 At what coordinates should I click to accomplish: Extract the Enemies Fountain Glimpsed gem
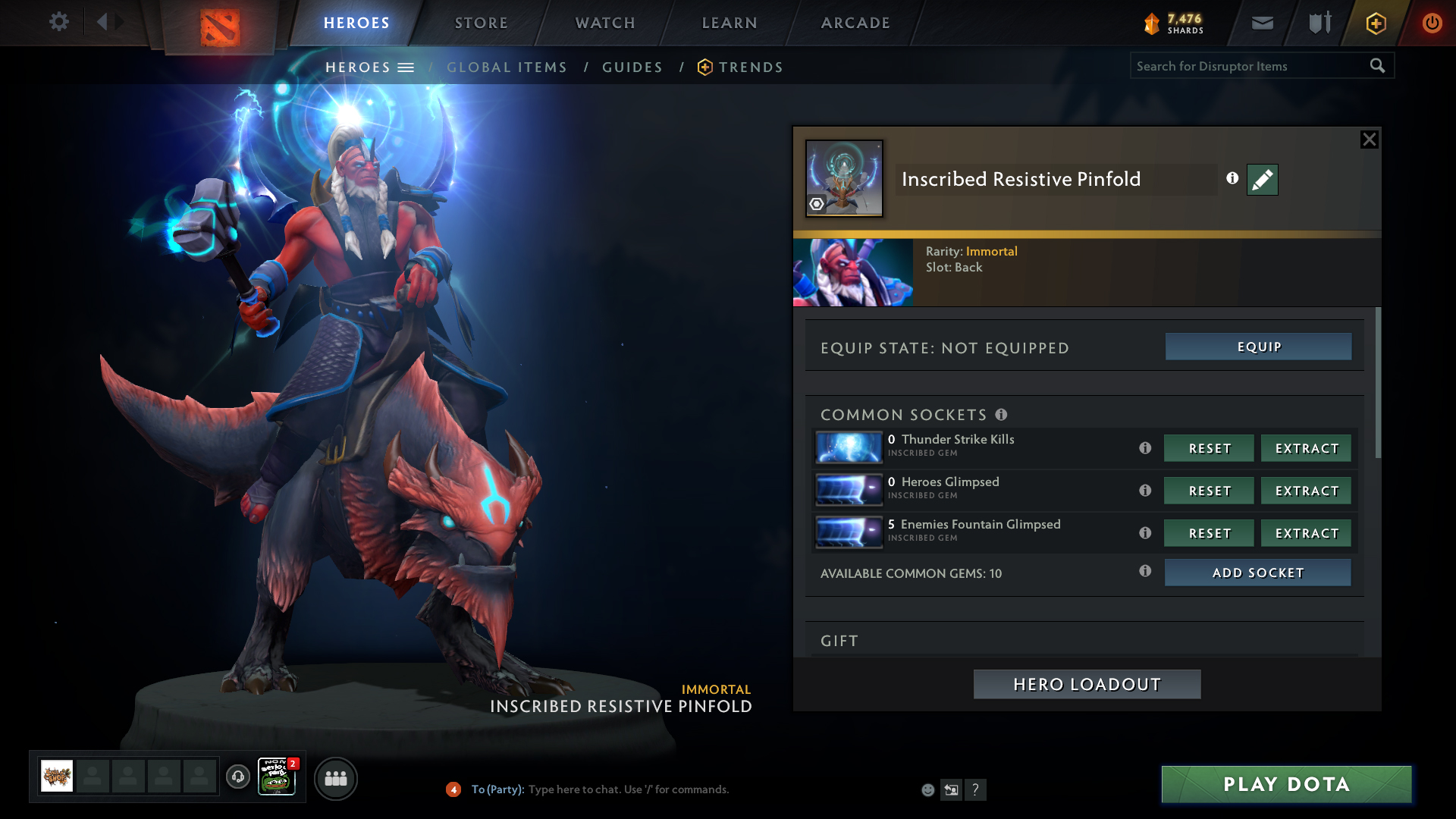tap(1306, 533)
